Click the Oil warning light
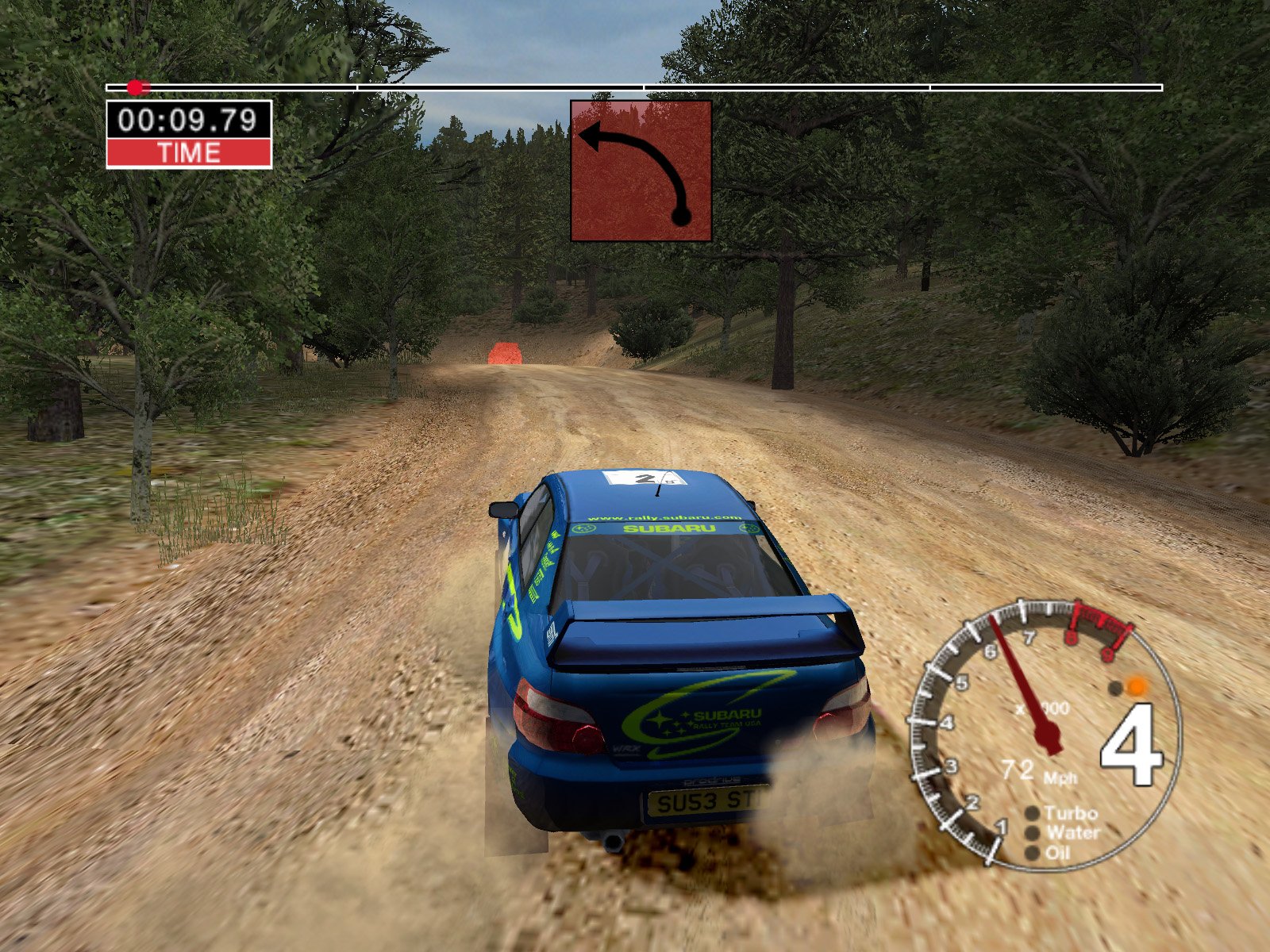The width and height of the screenshot is (1270, 952). (1032, 853)
